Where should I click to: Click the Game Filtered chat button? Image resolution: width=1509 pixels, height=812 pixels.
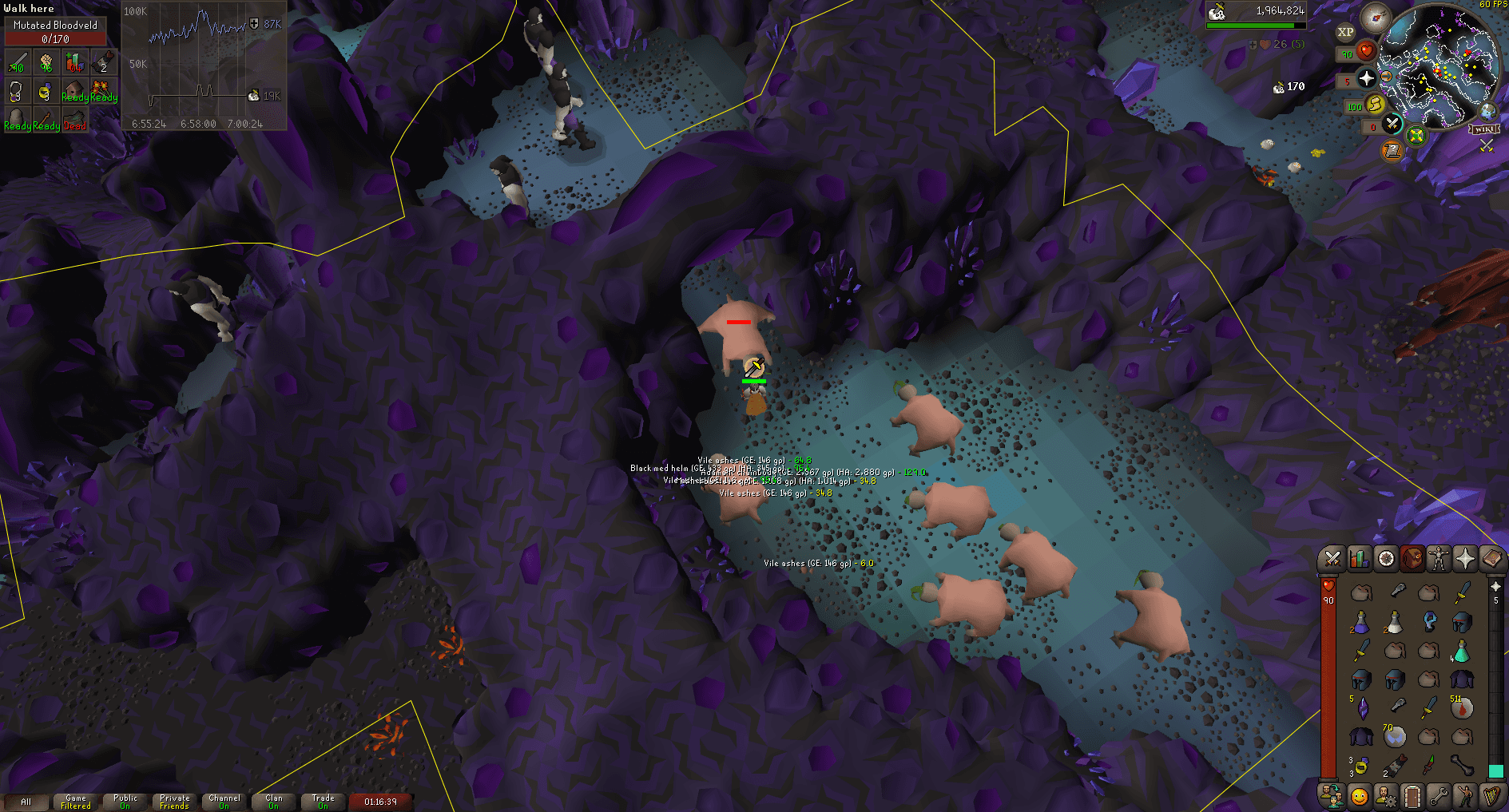click(x=75, y=800)
